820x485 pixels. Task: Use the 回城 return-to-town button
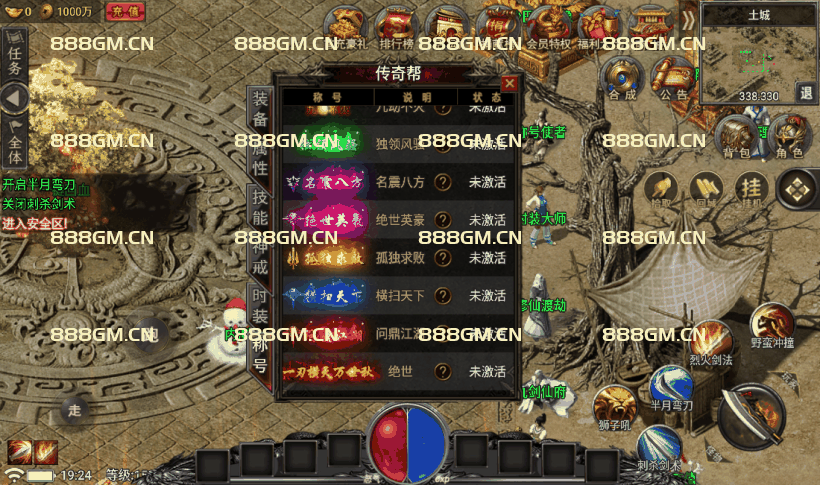pos(704,188)
